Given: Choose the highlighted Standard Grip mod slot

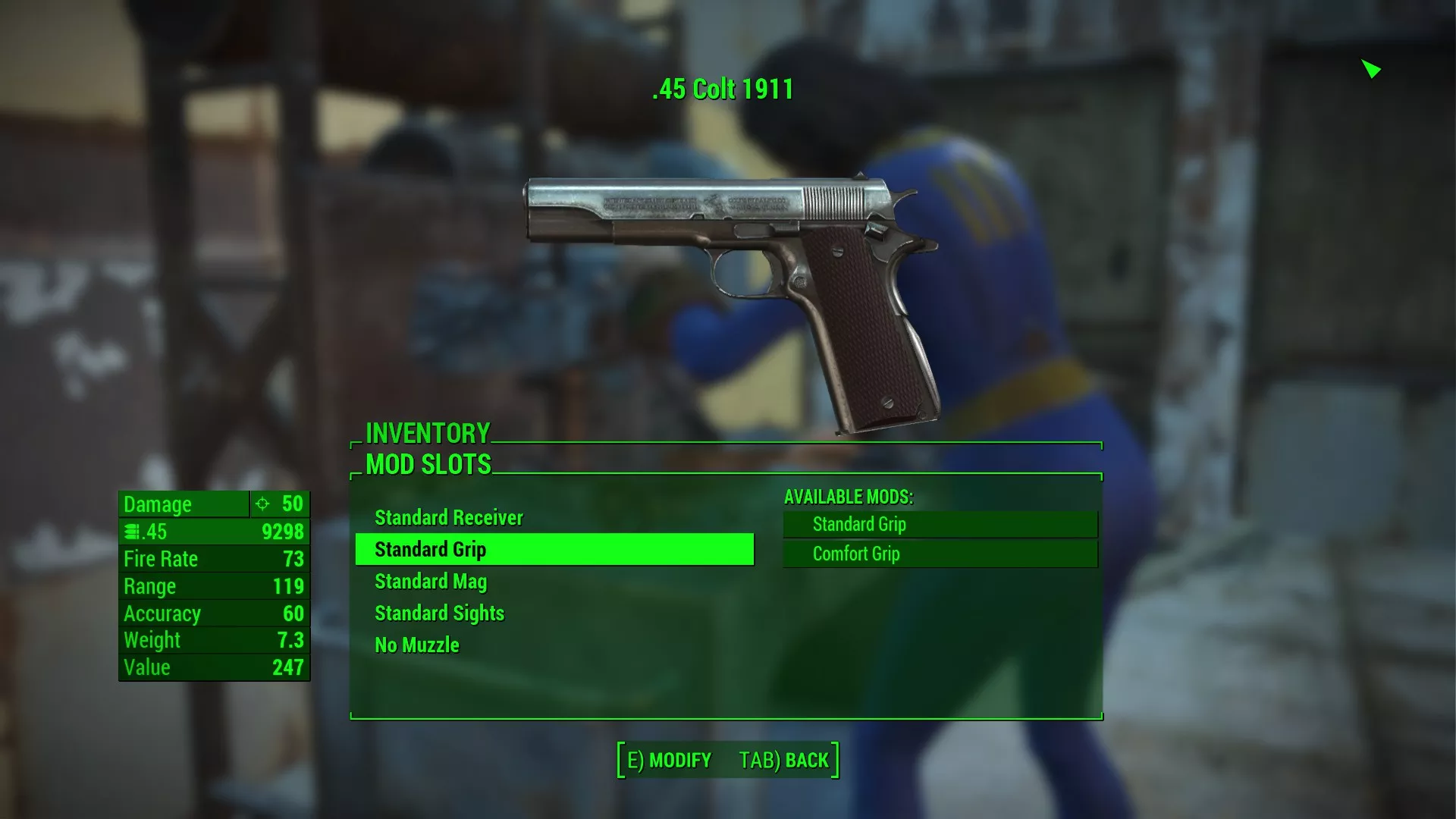Looking at the screenshot, I should [554, 550].
